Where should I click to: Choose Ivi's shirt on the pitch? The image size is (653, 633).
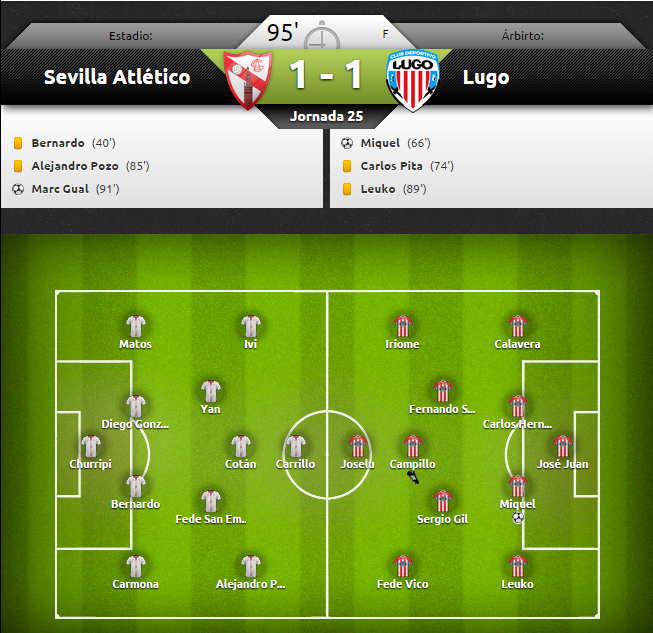click(251, 326)
